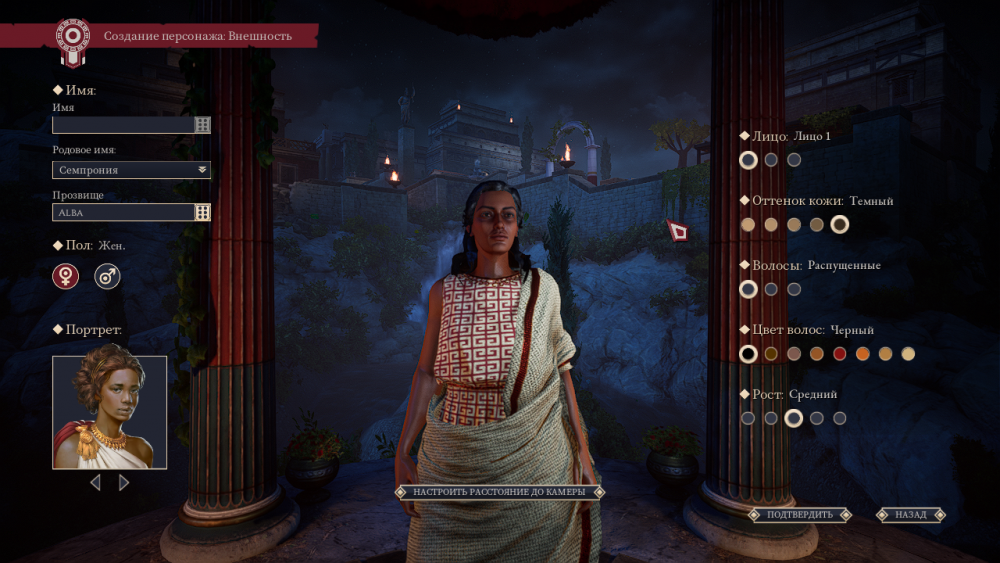This screenshot has height=563, width=1000.
Task: Pick the orange hair color swatch
Action: [x=863, y=354]
